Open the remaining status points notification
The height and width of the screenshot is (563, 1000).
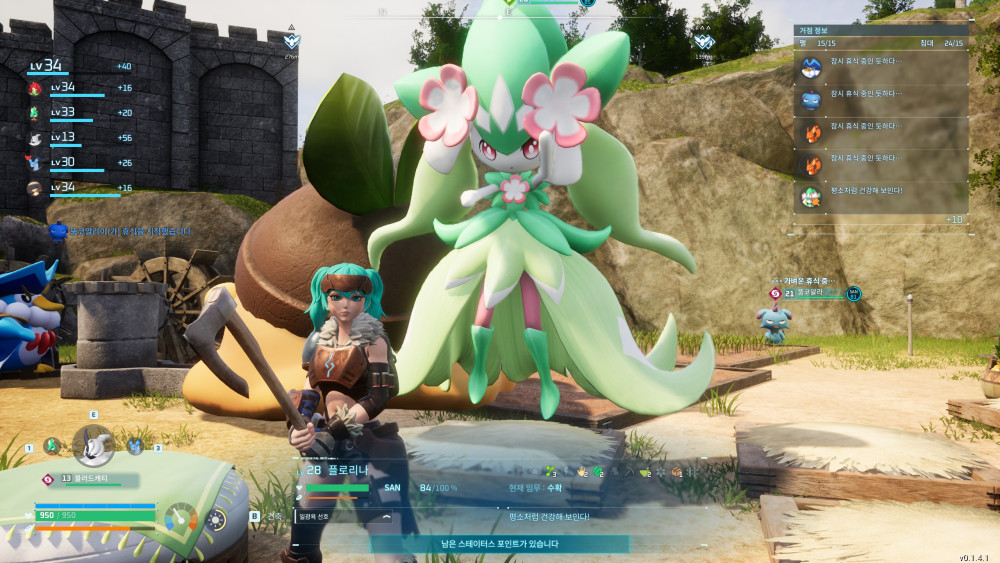(500, 544)
